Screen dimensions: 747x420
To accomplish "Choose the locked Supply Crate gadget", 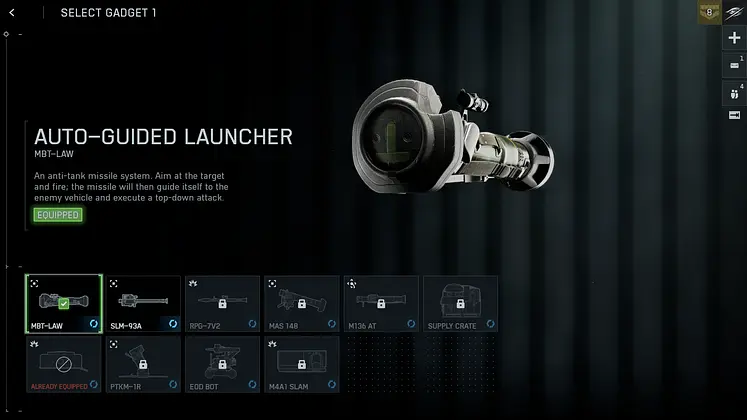I will [x=460, y=303].
